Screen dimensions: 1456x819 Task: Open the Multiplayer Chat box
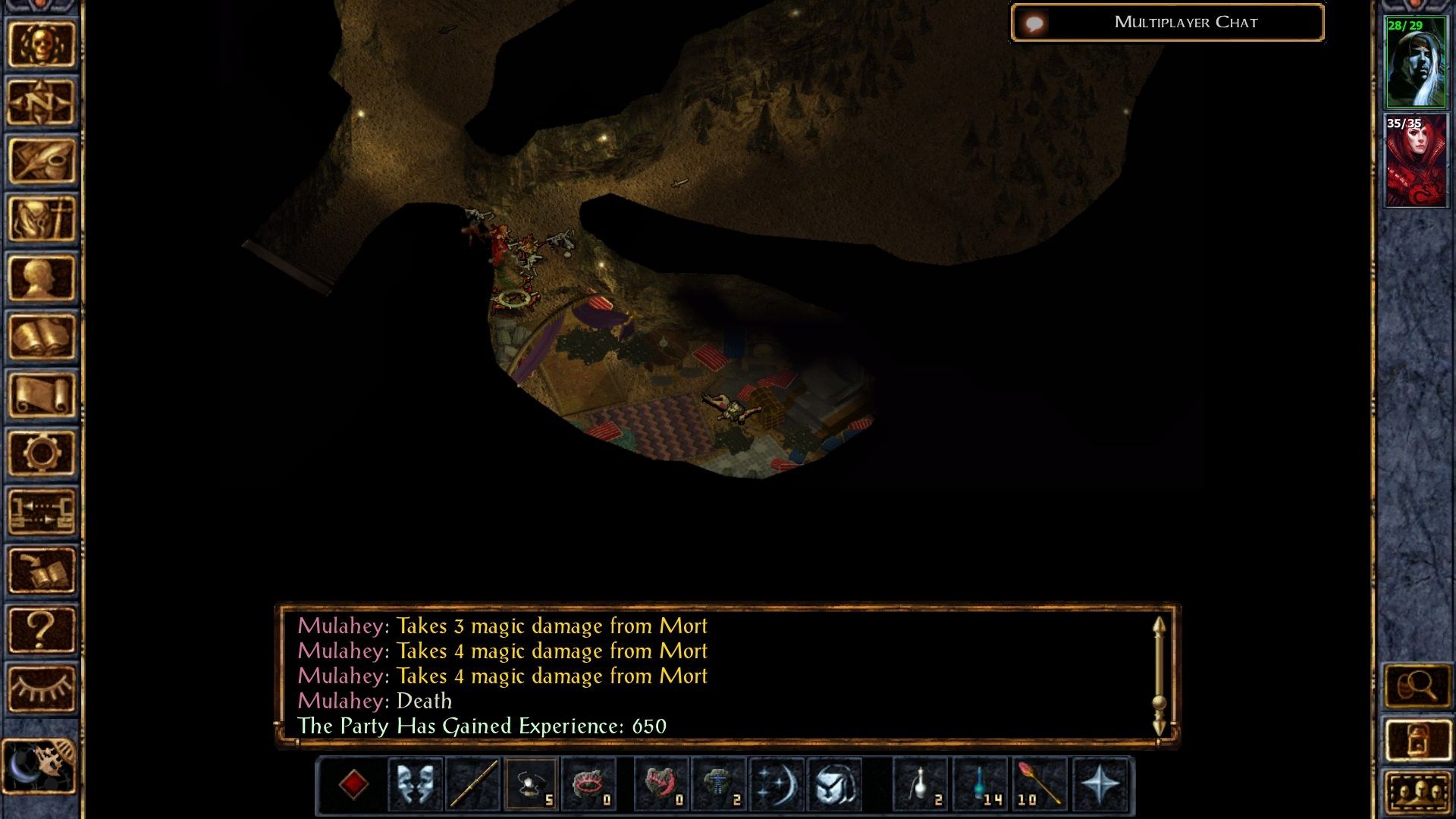click(x=1168, y=23)
